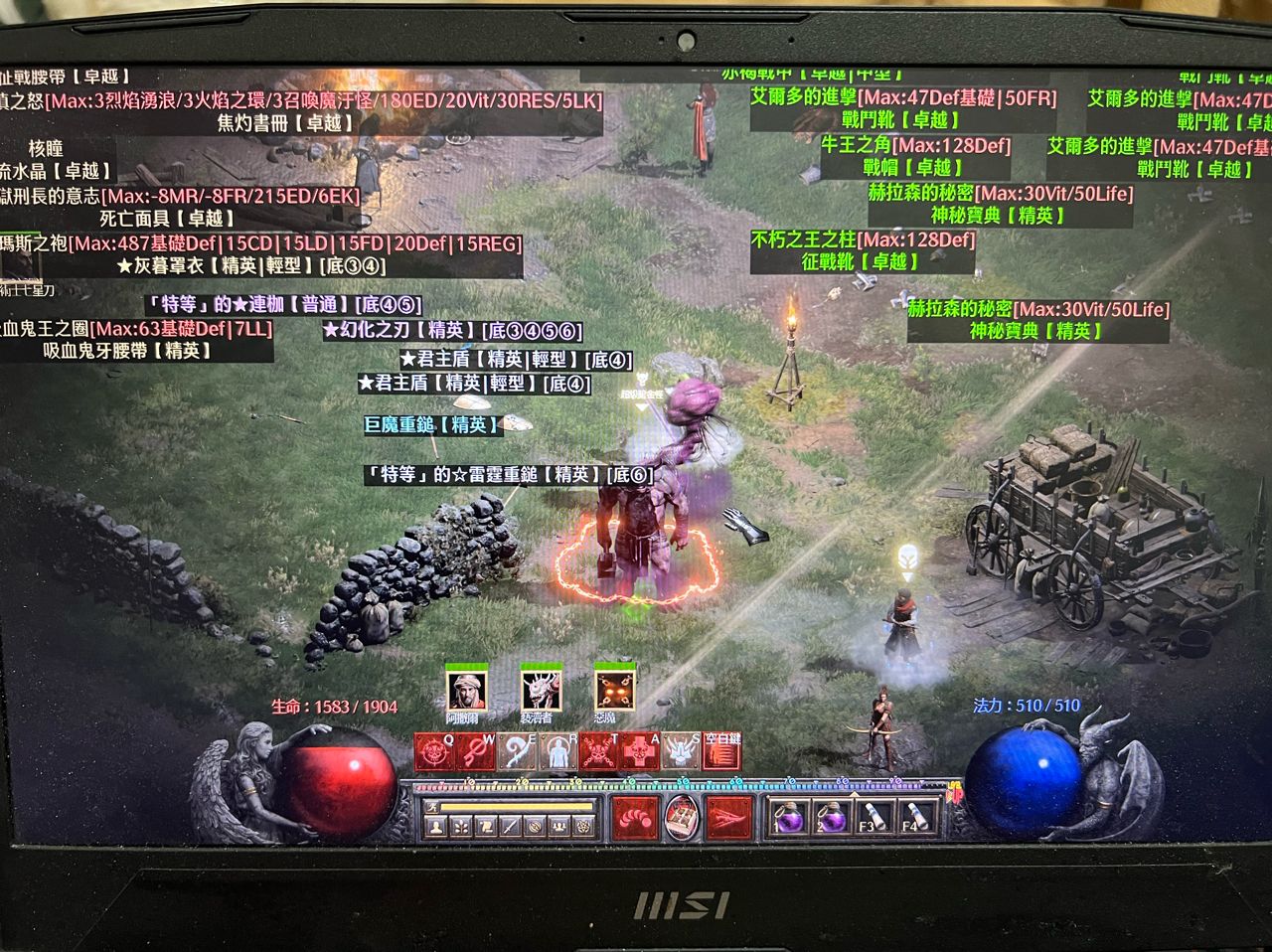Open the character sheet mini-panel button
Viewport: 1272px width, 952px height.
(434, 826)
